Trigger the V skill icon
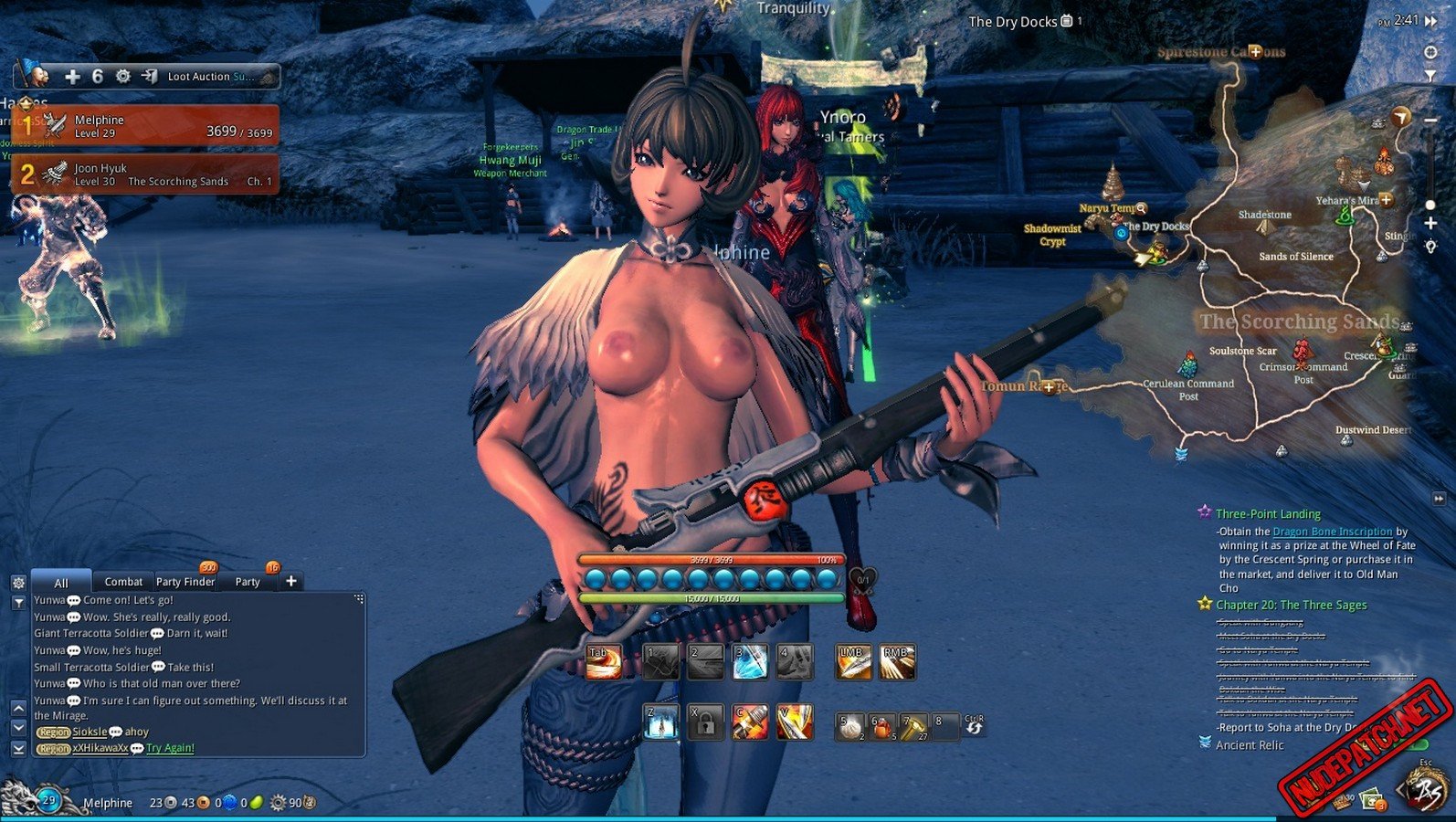 pos(794,722)
